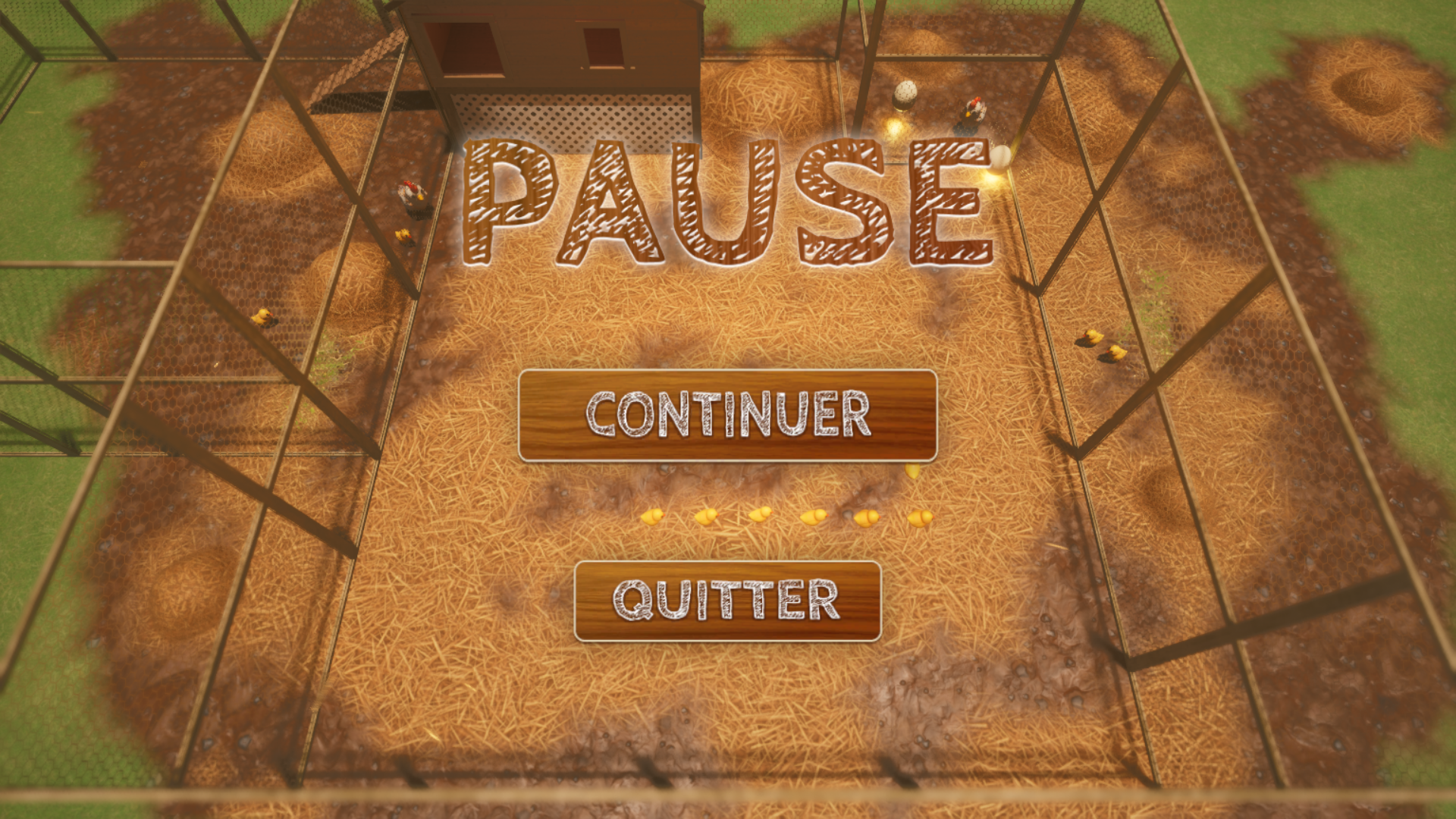Click the chick walking just under the CONTINUER panel

[x=912, y=472]
